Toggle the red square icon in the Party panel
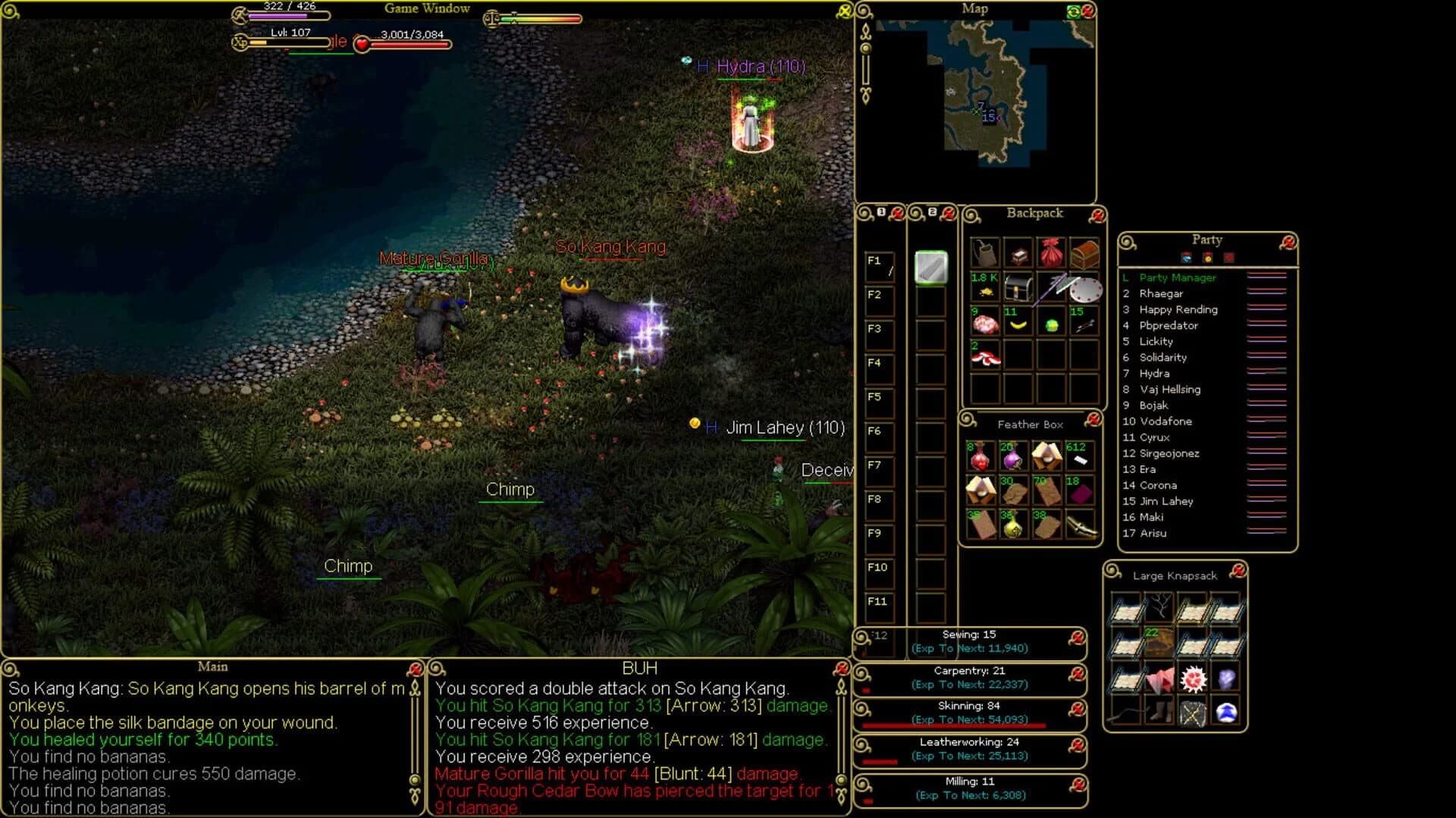This screenshot has width=1456, height=818. (x=1229, y=258)
